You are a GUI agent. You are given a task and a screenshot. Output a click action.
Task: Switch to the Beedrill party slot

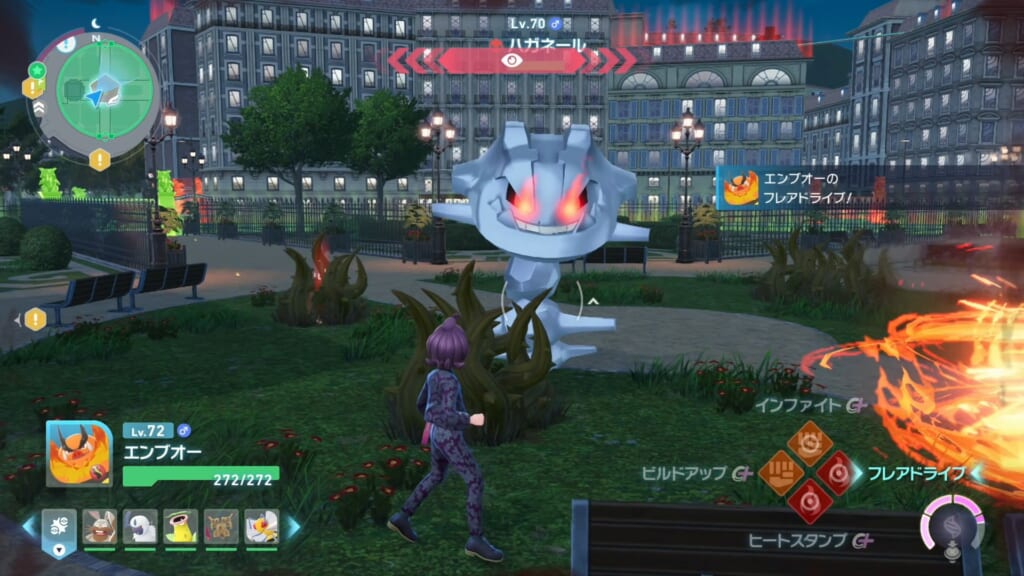pyautogui.click(x=261, y=526)
